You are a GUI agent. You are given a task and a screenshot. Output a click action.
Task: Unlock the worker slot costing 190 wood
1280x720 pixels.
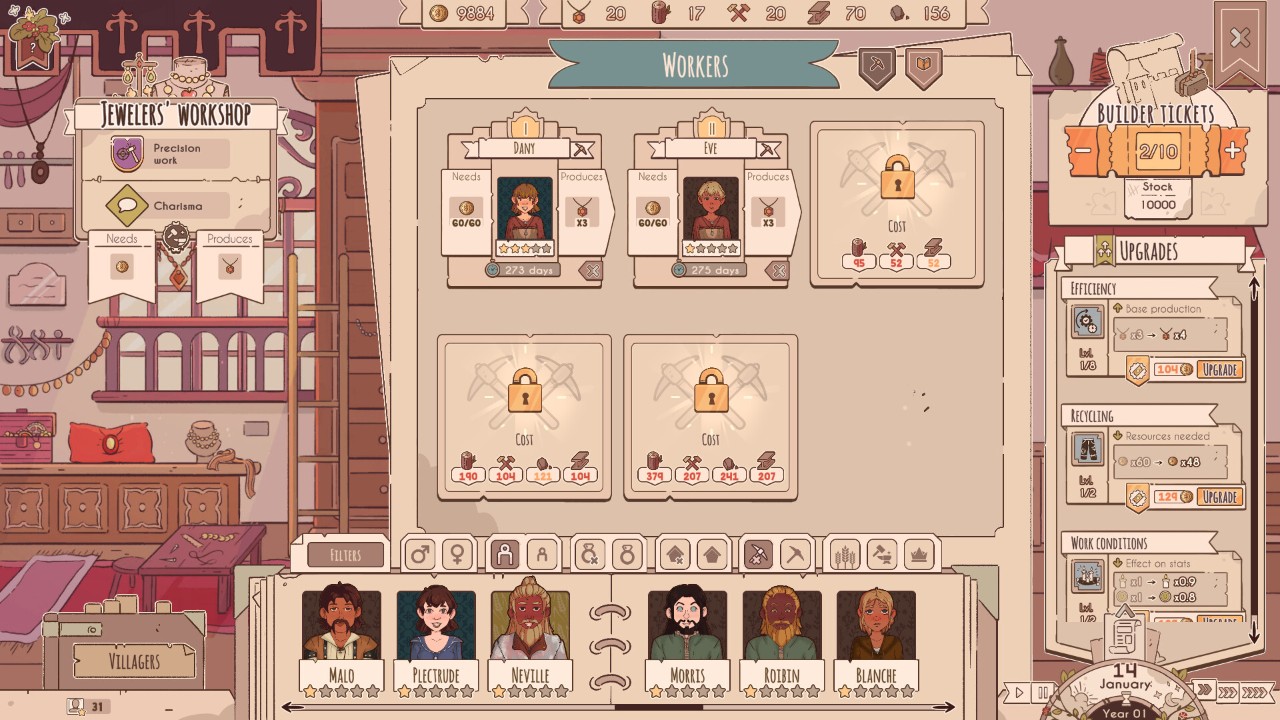click(x=525, y=415)
